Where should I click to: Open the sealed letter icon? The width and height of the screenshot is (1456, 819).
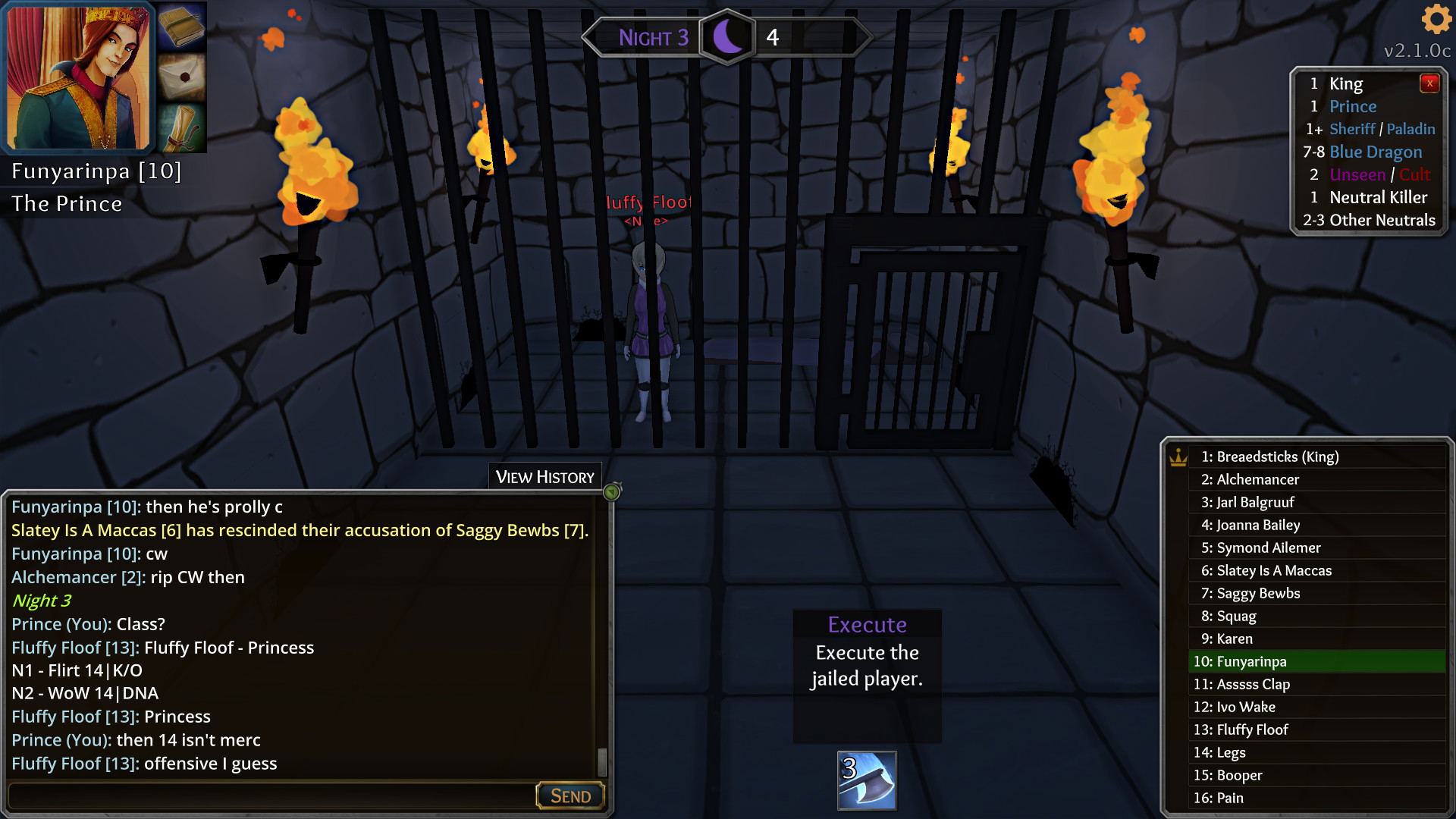182,77
